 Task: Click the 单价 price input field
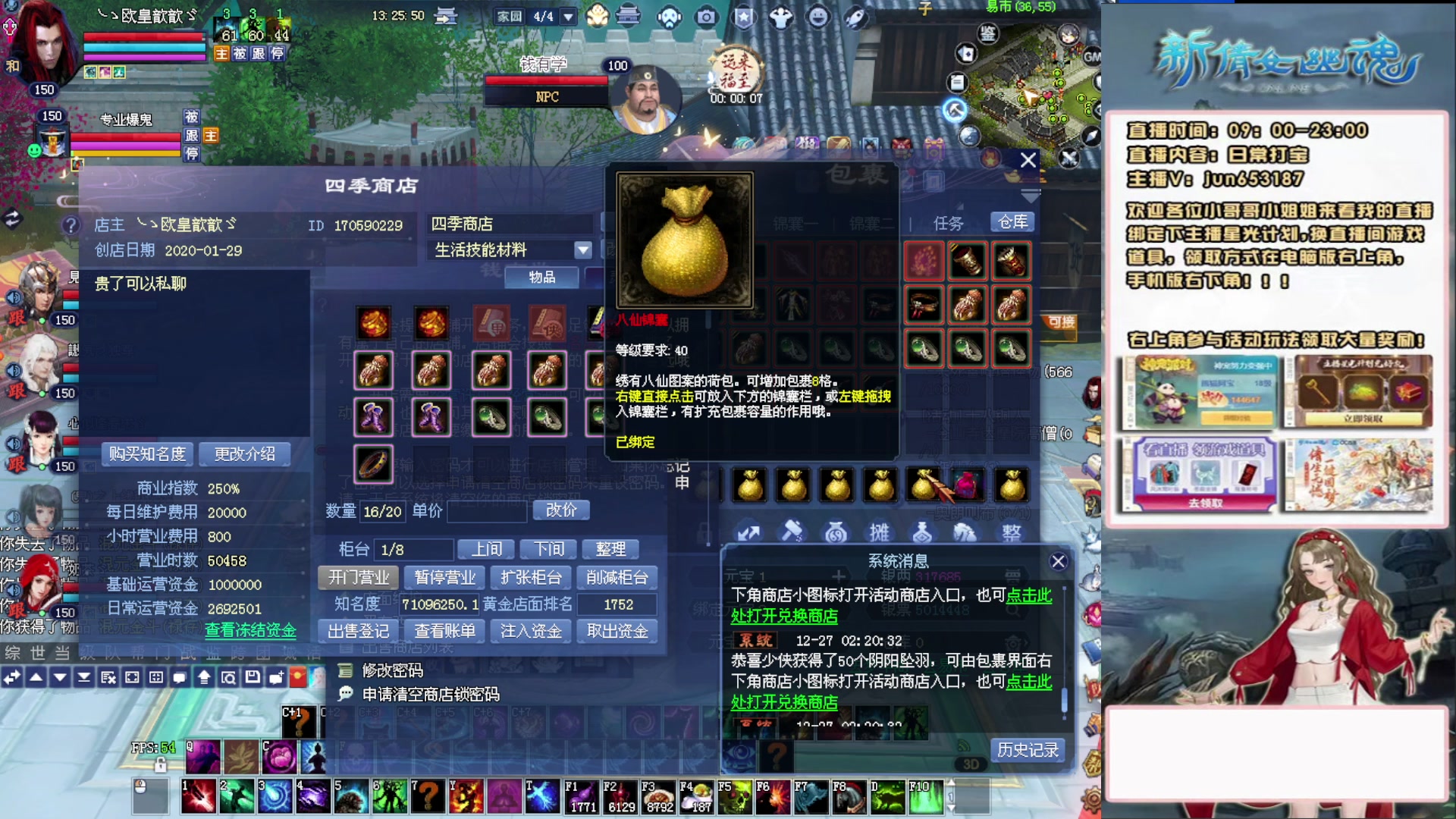tap(486, 513)
